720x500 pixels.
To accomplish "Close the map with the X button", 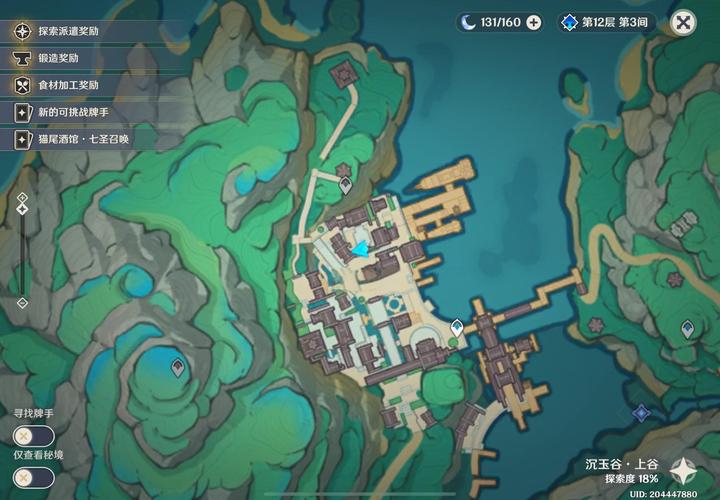I will [x=683, y=22].
